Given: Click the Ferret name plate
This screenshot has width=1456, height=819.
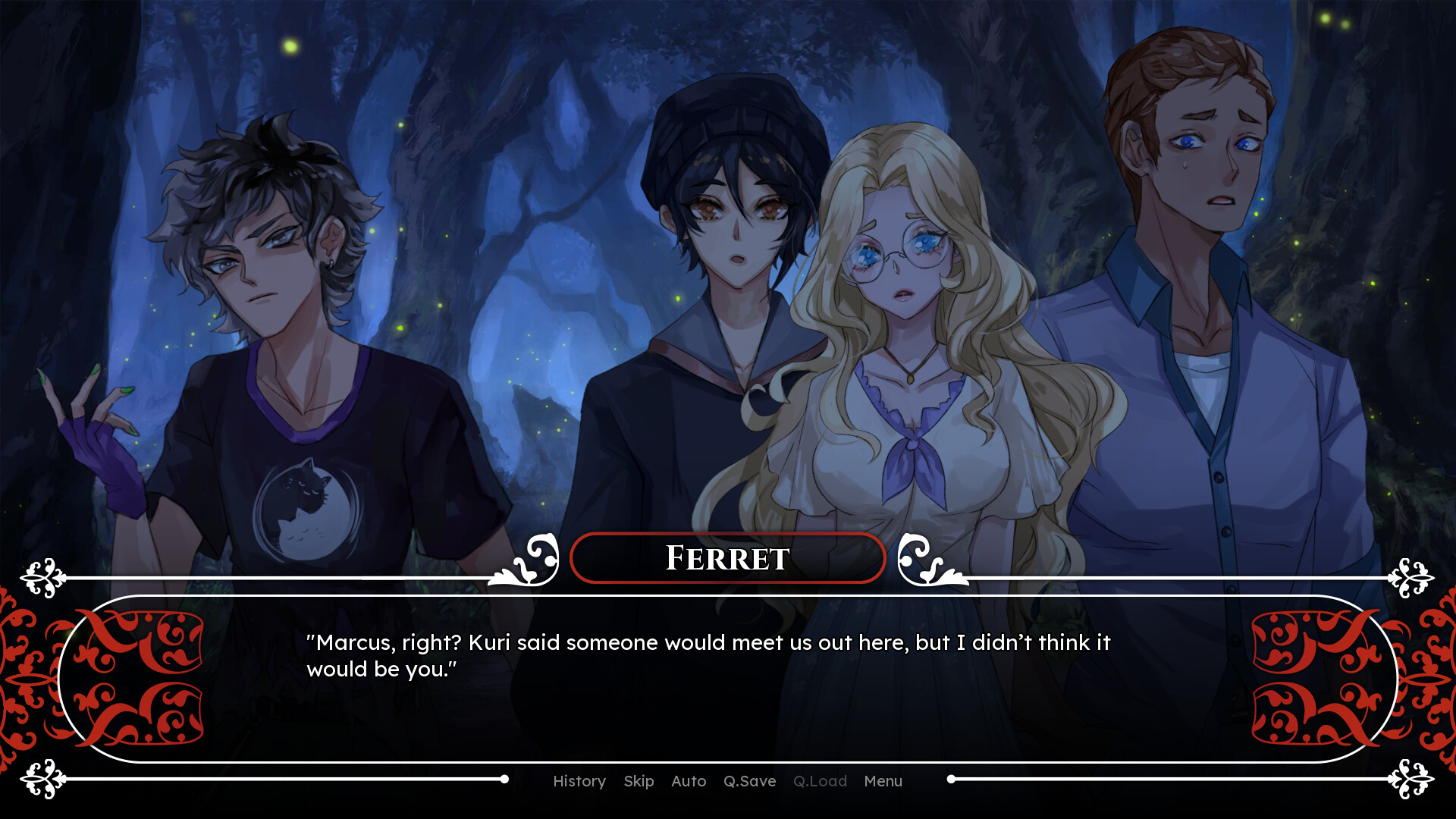Looking at the screenshot, I should (727, 557).
